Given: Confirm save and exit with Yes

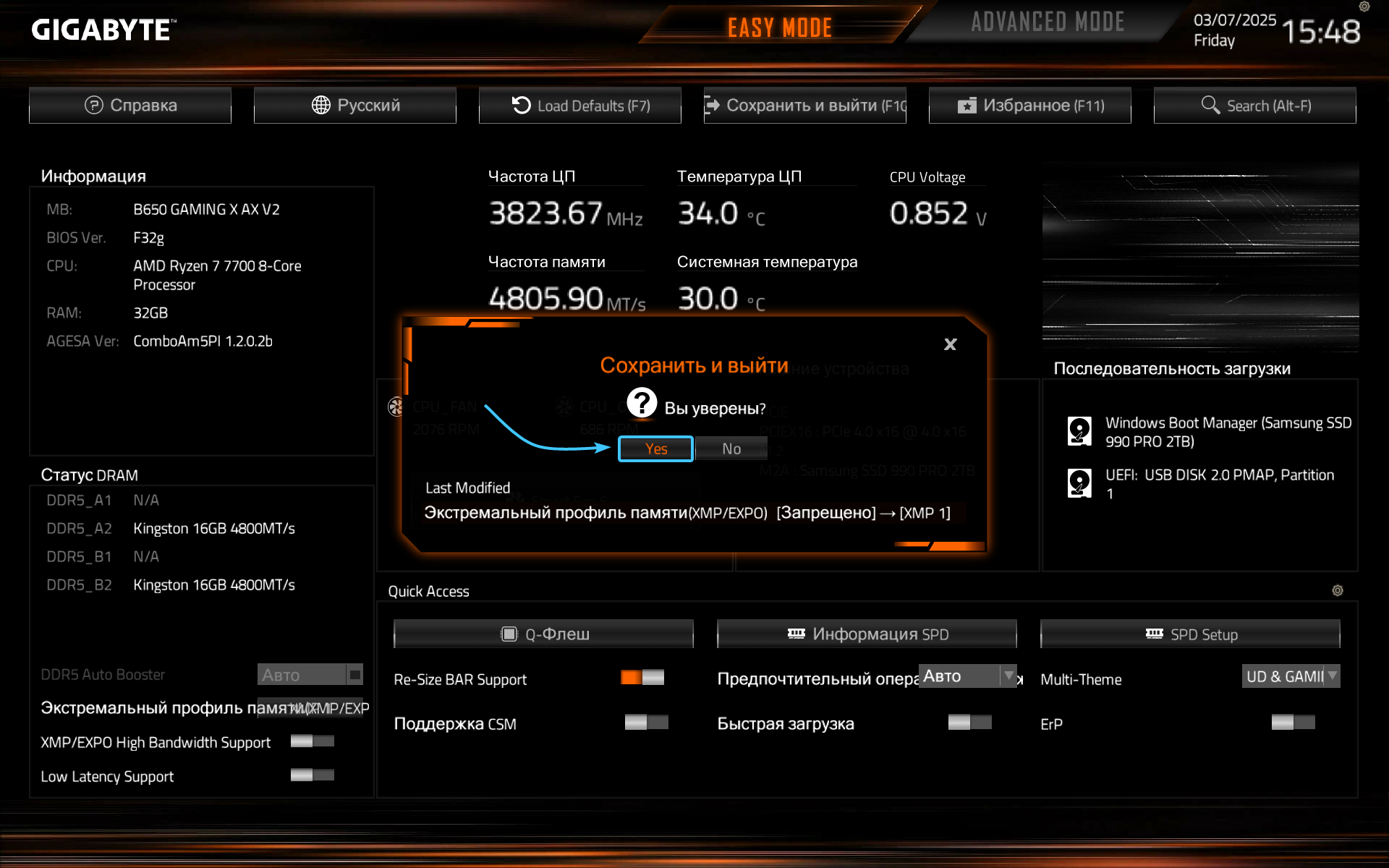Looking at the screenshot, I should click(x=655, y=448).
